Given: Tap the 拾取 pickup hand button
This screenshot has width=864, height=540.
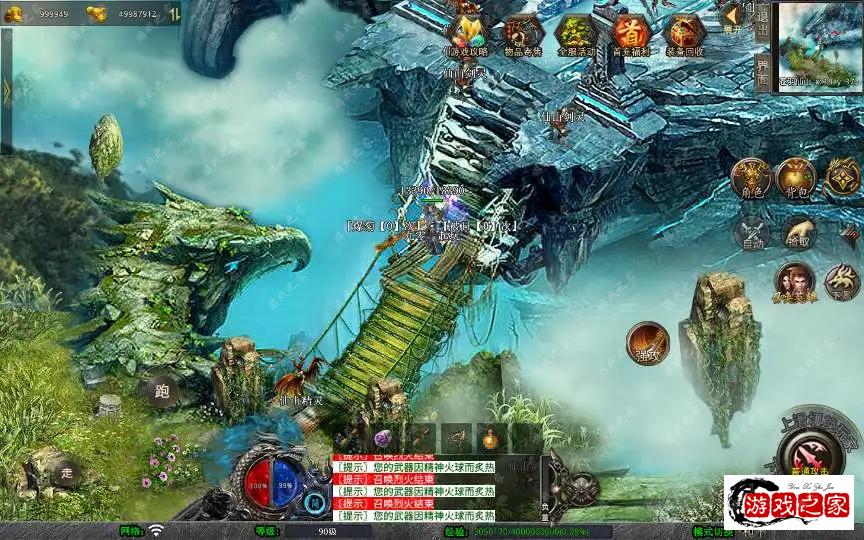Looking at the screenshot, I should tap(799, 232).
